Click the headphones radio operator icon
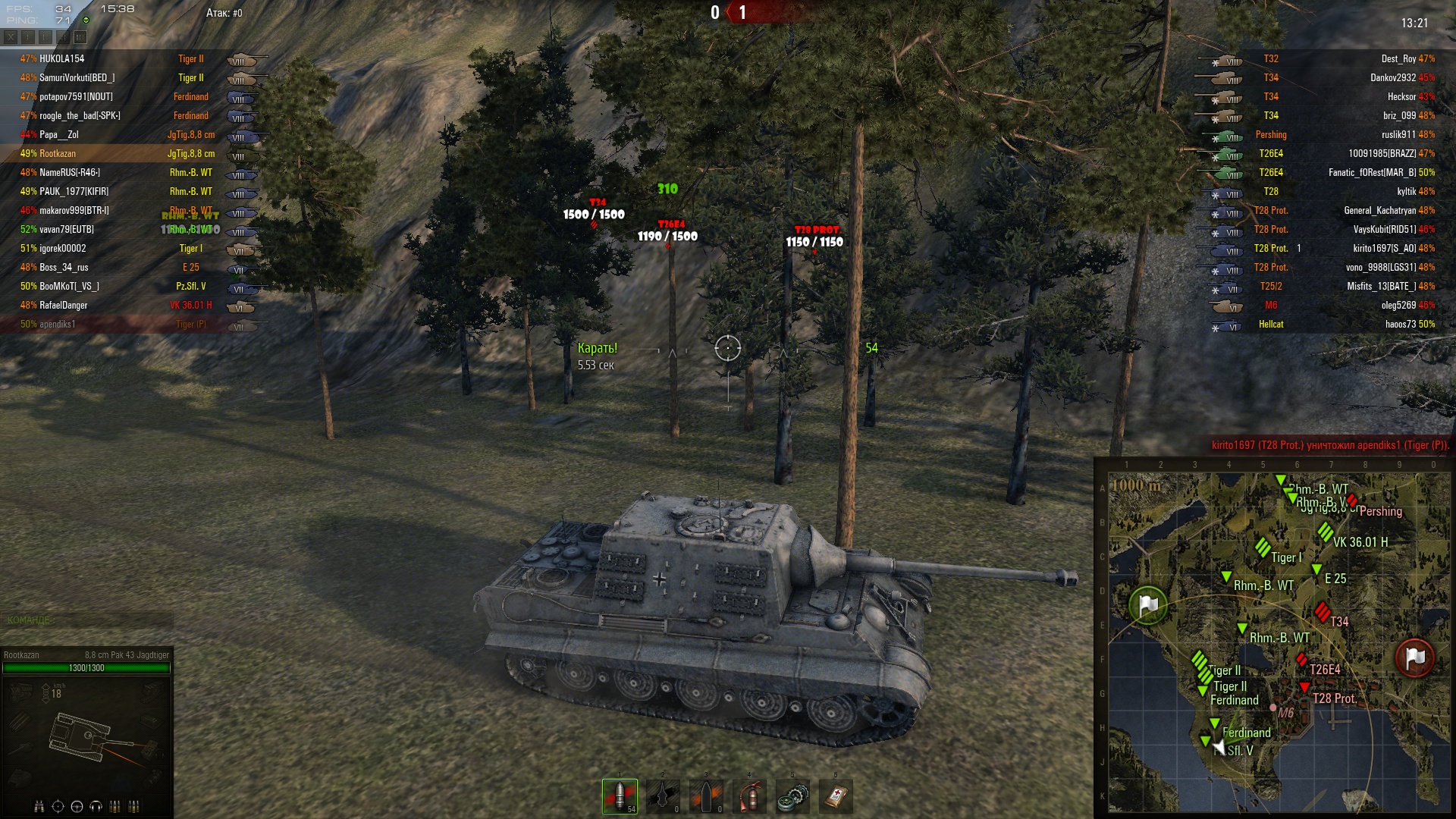 [96, 806]
